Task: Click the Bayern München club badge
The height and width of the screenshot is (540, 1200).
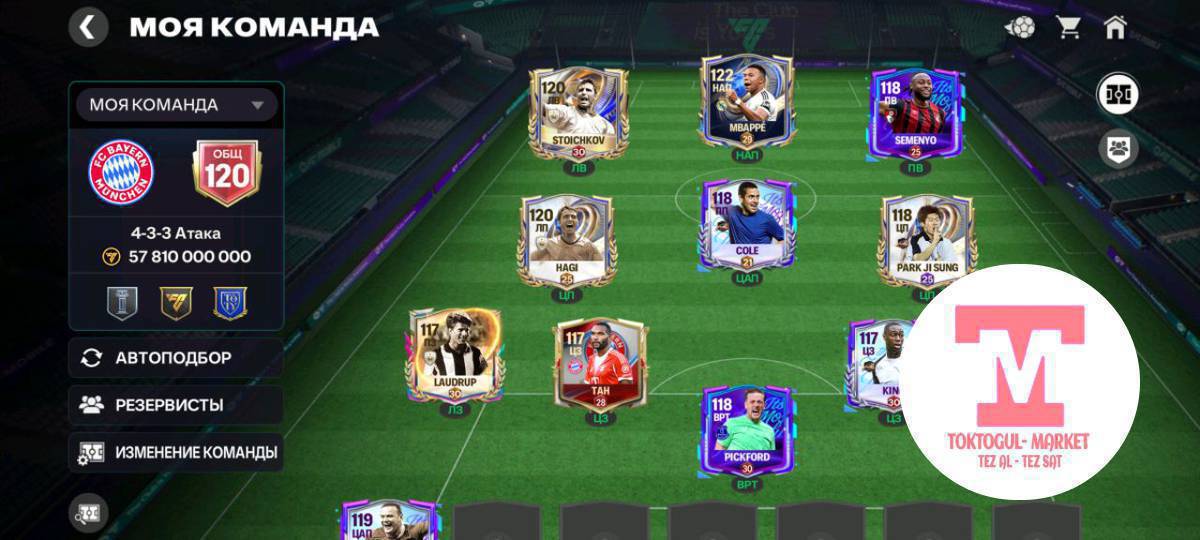Action: (121, 173)
